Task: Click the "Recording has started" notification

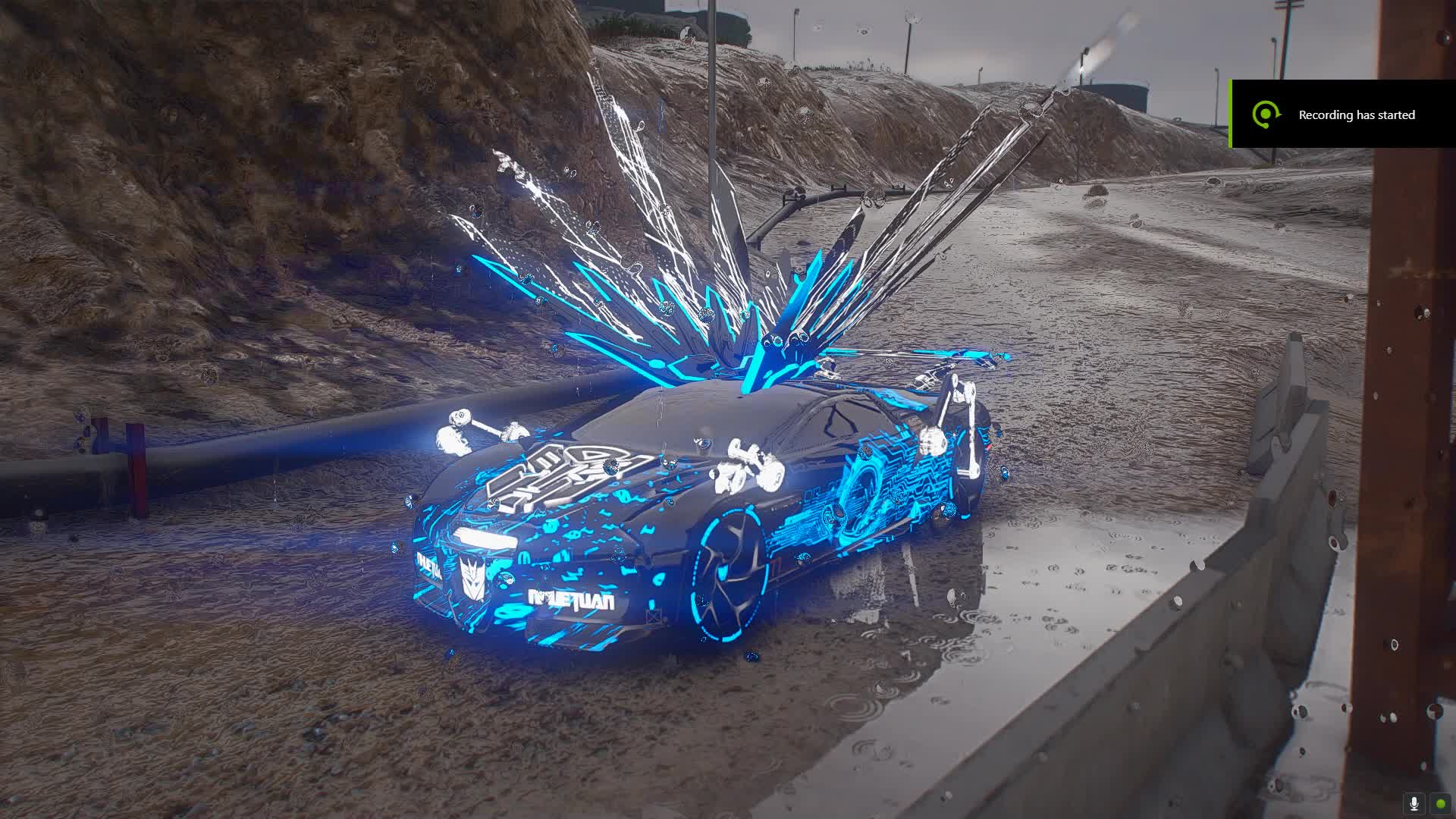Action: (1343, 115)
